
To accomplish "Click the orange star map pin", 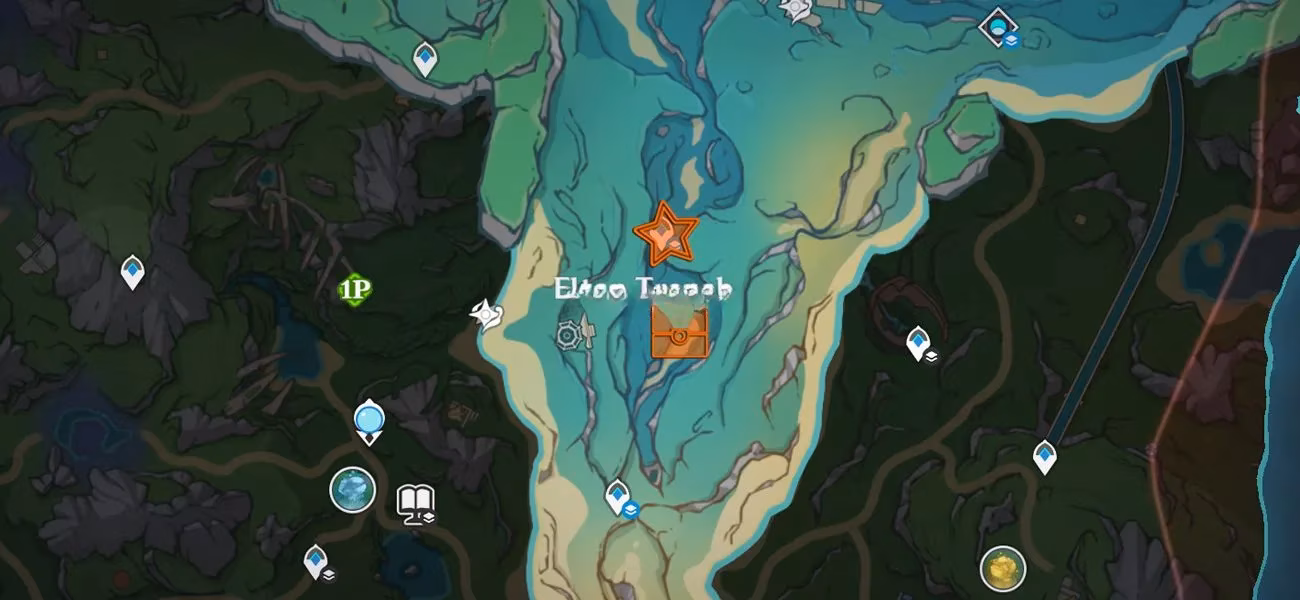I will pyautogui.click(x=665, y=234).
